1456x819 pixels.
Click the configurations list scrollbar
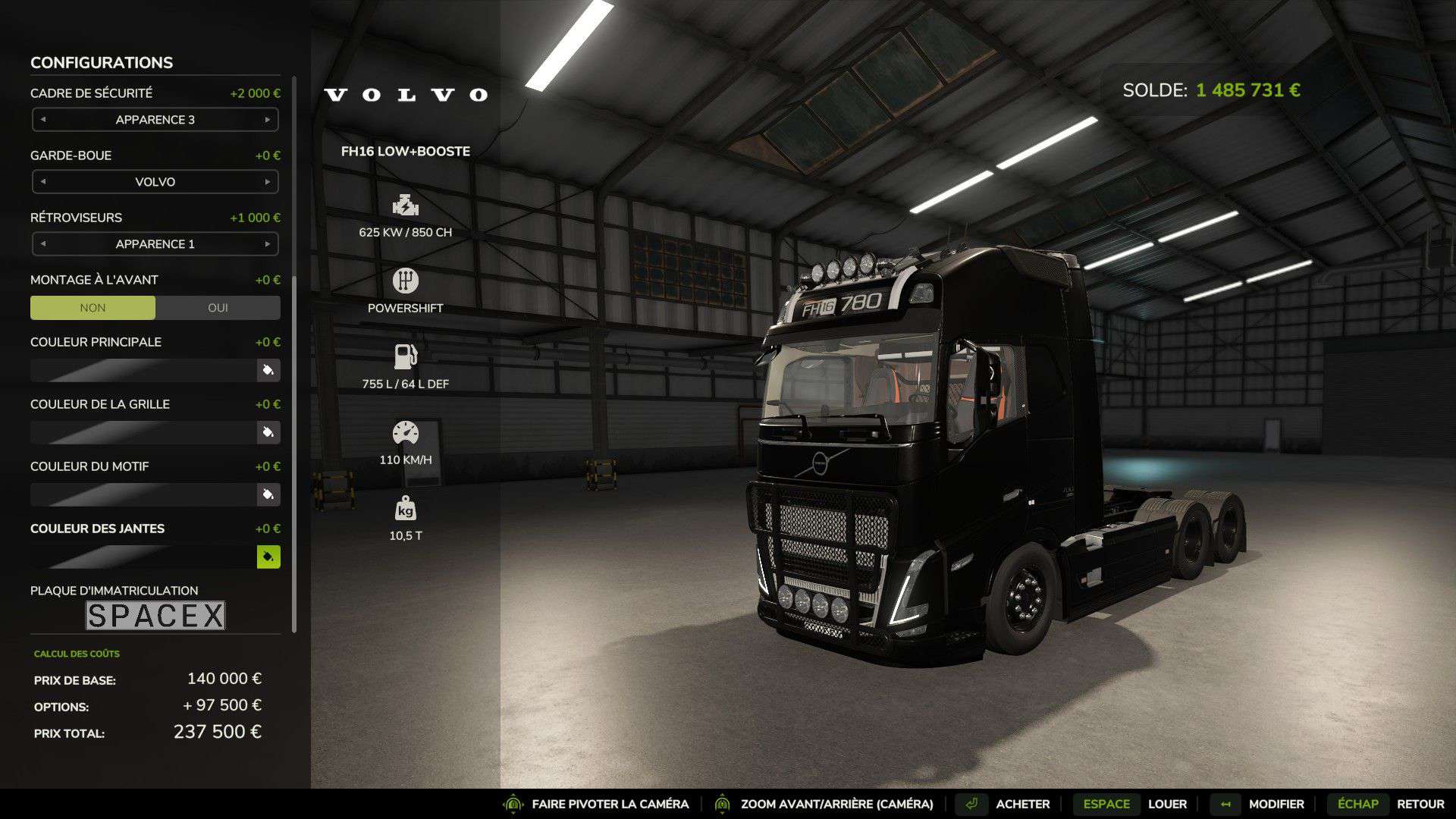pyautogui.click(x=294, y=455)
